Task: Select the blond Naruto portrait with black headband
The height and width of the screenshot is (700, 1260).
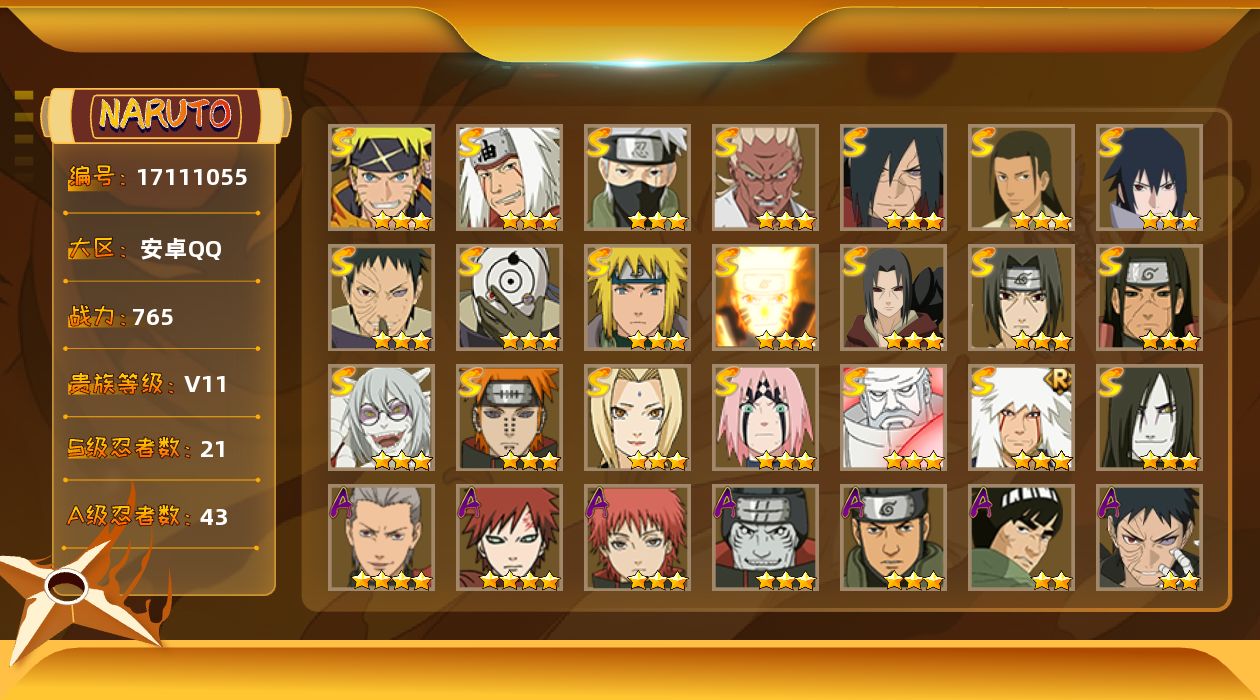Action: point(381,177)
